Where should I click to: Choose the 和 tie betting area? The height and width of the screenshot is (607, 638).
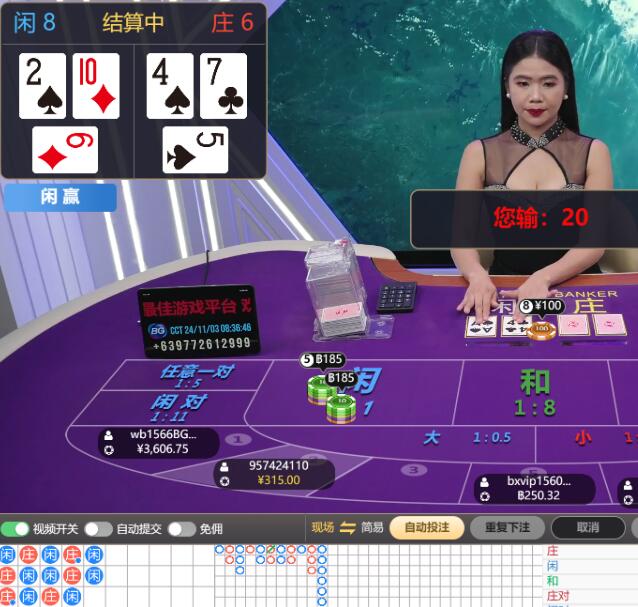(535, 391)
